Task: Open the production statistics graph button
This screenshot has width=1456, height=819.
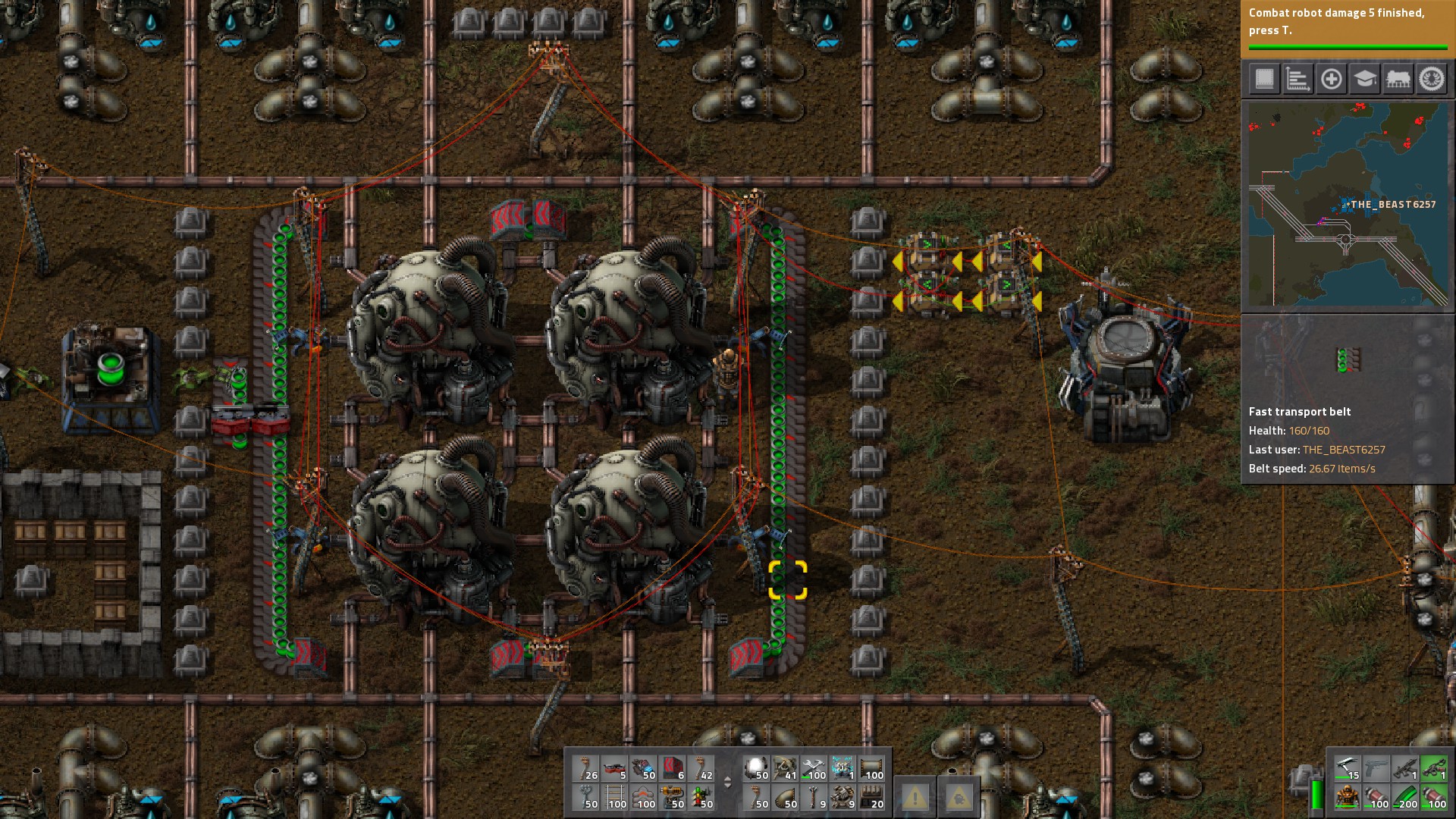Action: click(1298, 79)
